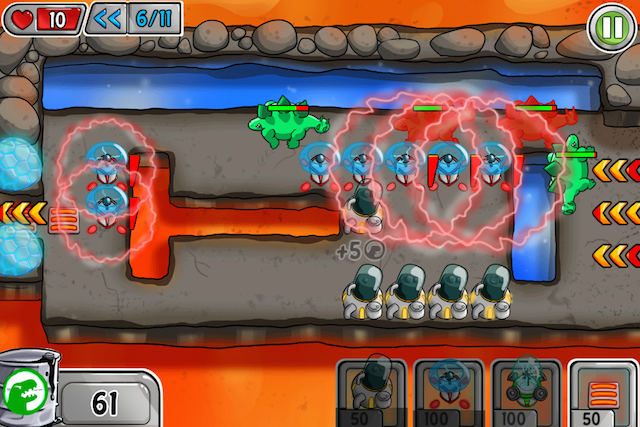Screen dimensions: 640x427
Task: Select the orange barricade card costing 50
Action: [x=602, y=391]
